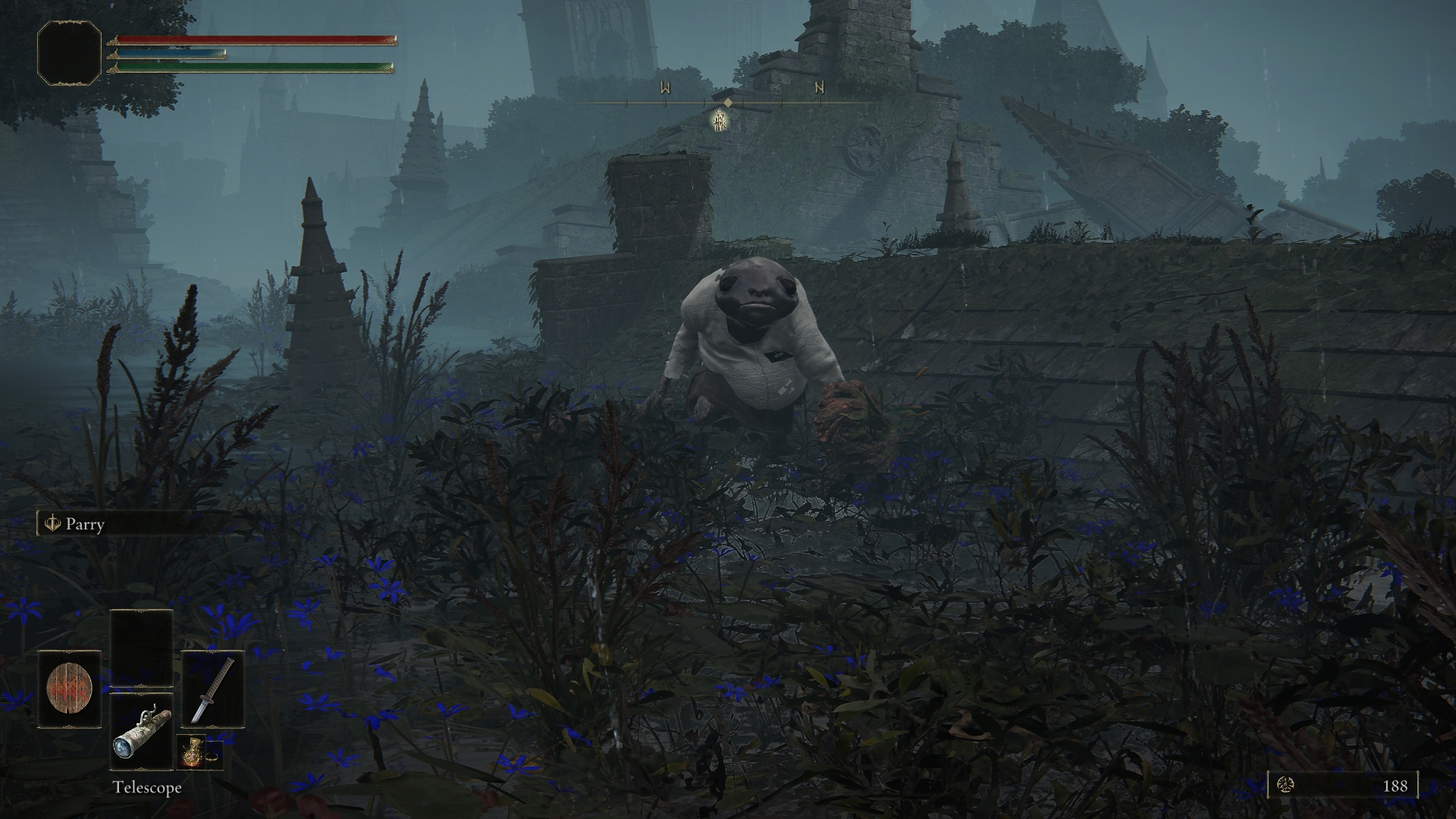Click the octagonal status frame beside health bar
Image resolution: width=1456 pixels, height=819 pixels.
pos(69,52)
